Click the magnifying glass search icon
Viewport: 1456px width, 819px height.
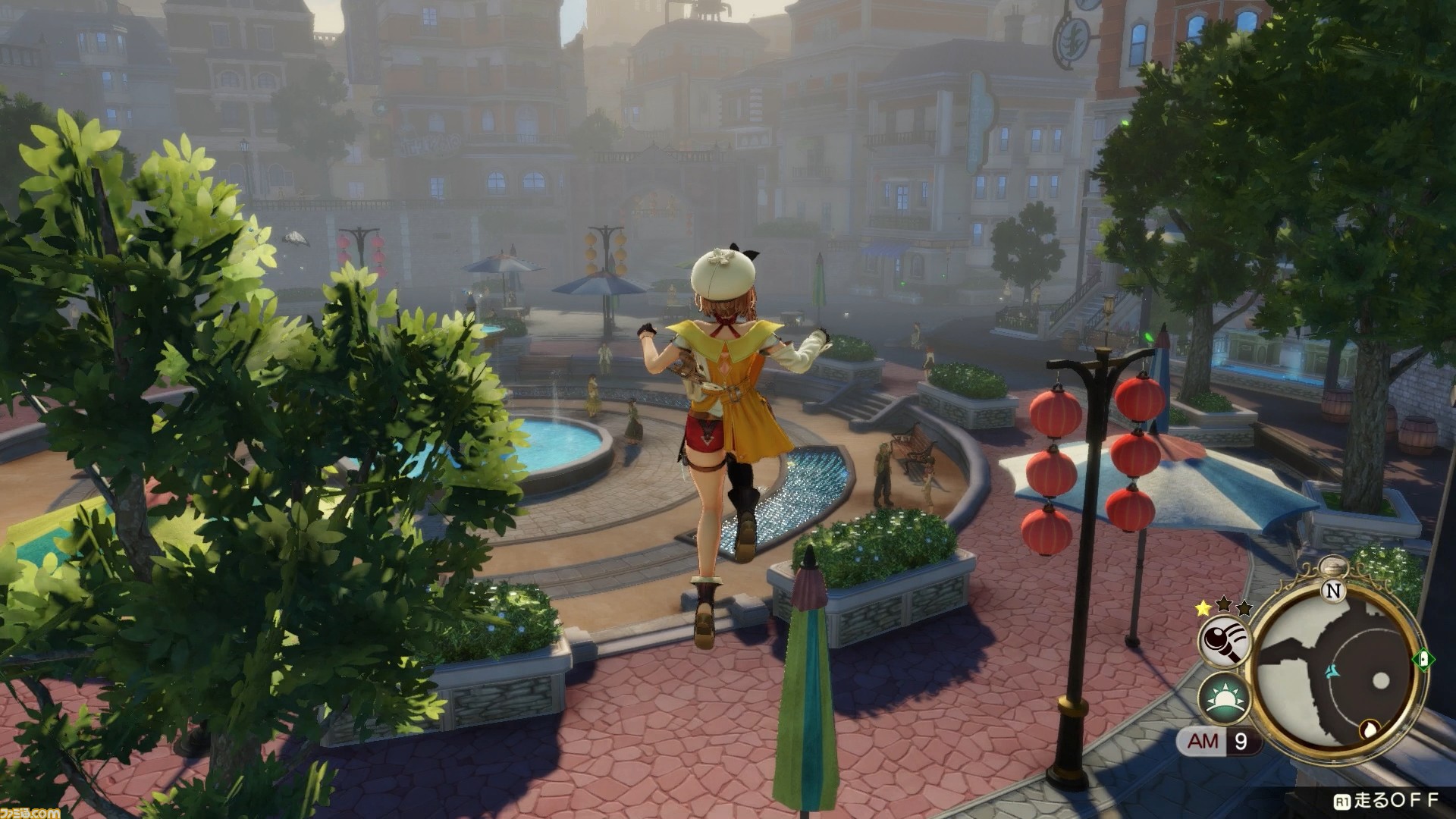[1224, 641]
